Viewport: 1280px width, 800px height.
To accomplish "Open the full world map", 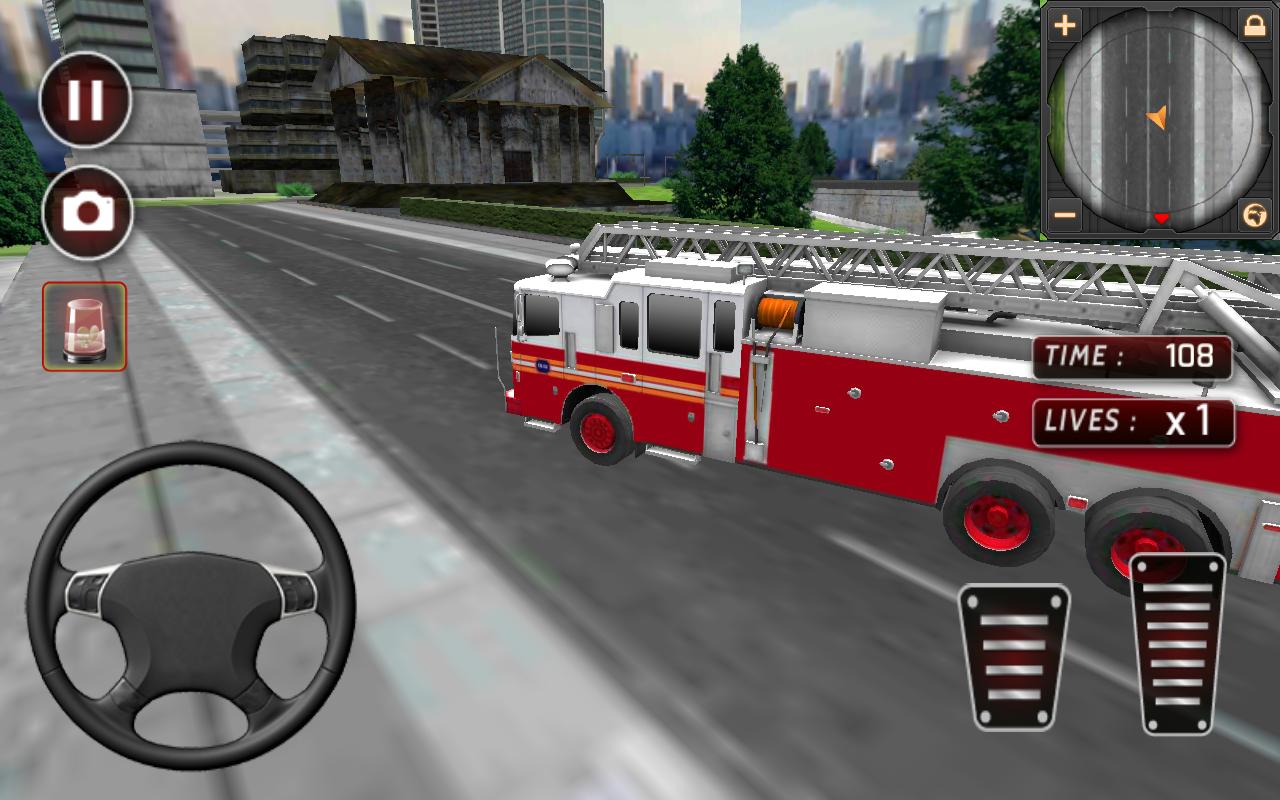I will (x=1253, y=213).
